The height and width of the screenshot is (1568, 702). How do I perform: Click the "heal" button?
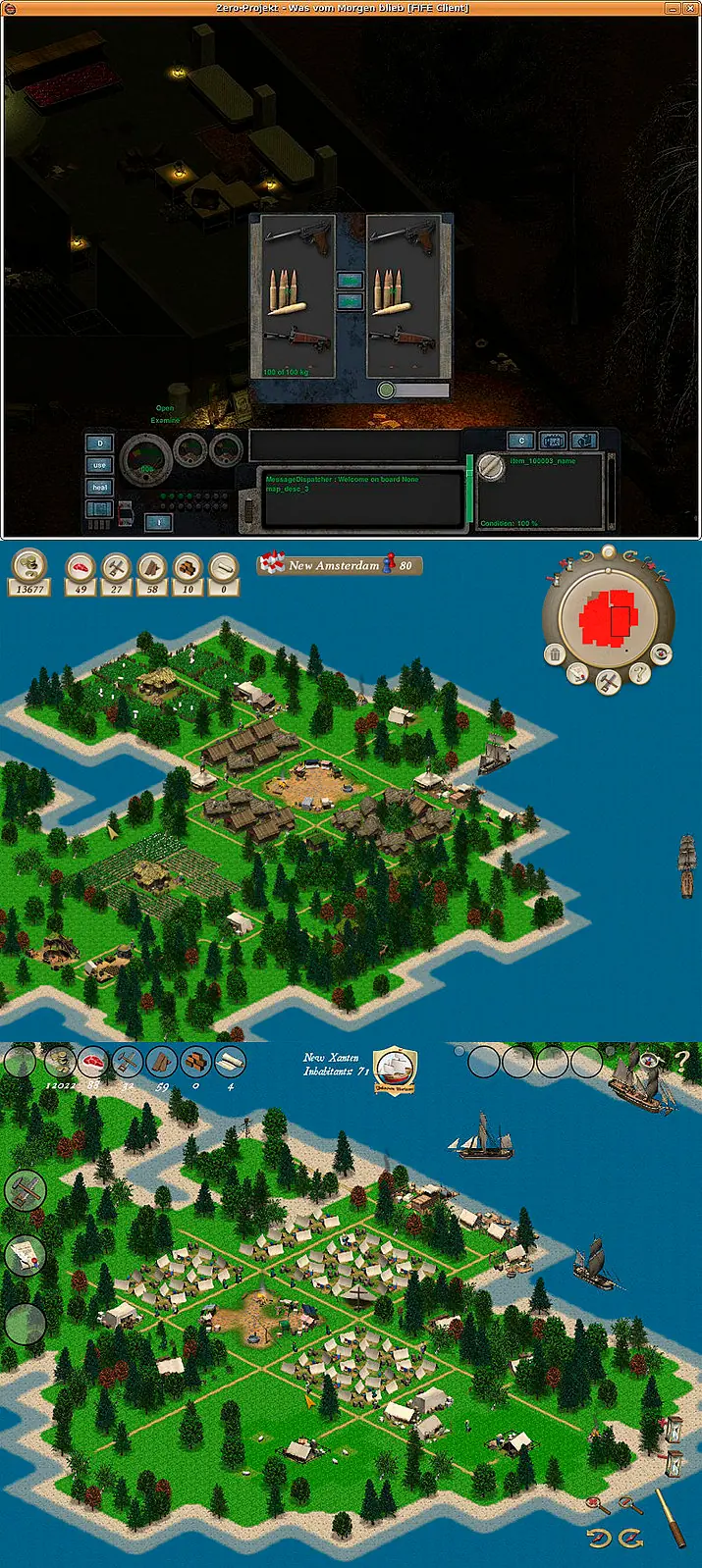pyautogui.click(x=99, y=487)
